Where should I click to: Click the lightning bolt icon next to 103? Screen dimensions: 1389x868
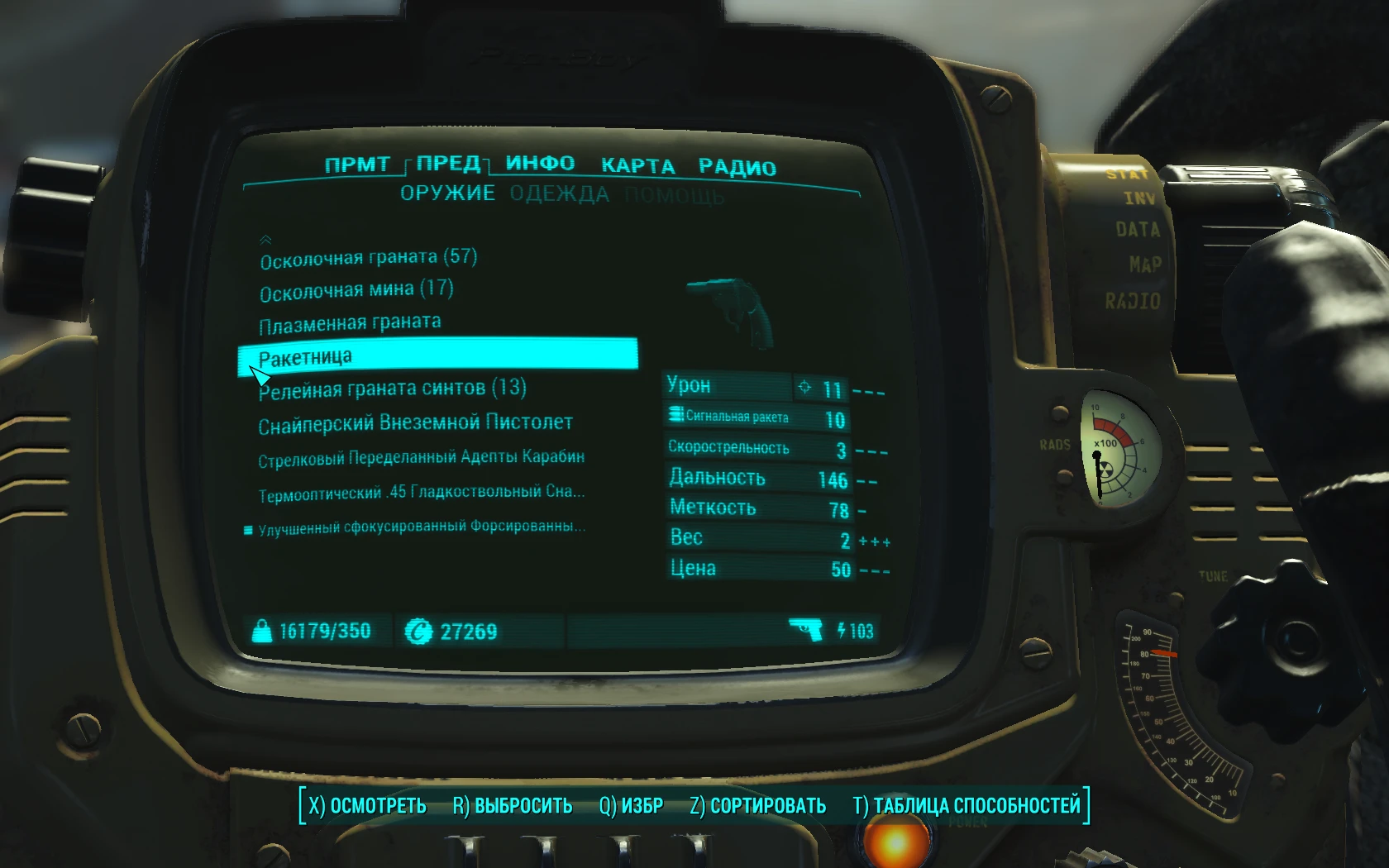click(x=841, y=631)
